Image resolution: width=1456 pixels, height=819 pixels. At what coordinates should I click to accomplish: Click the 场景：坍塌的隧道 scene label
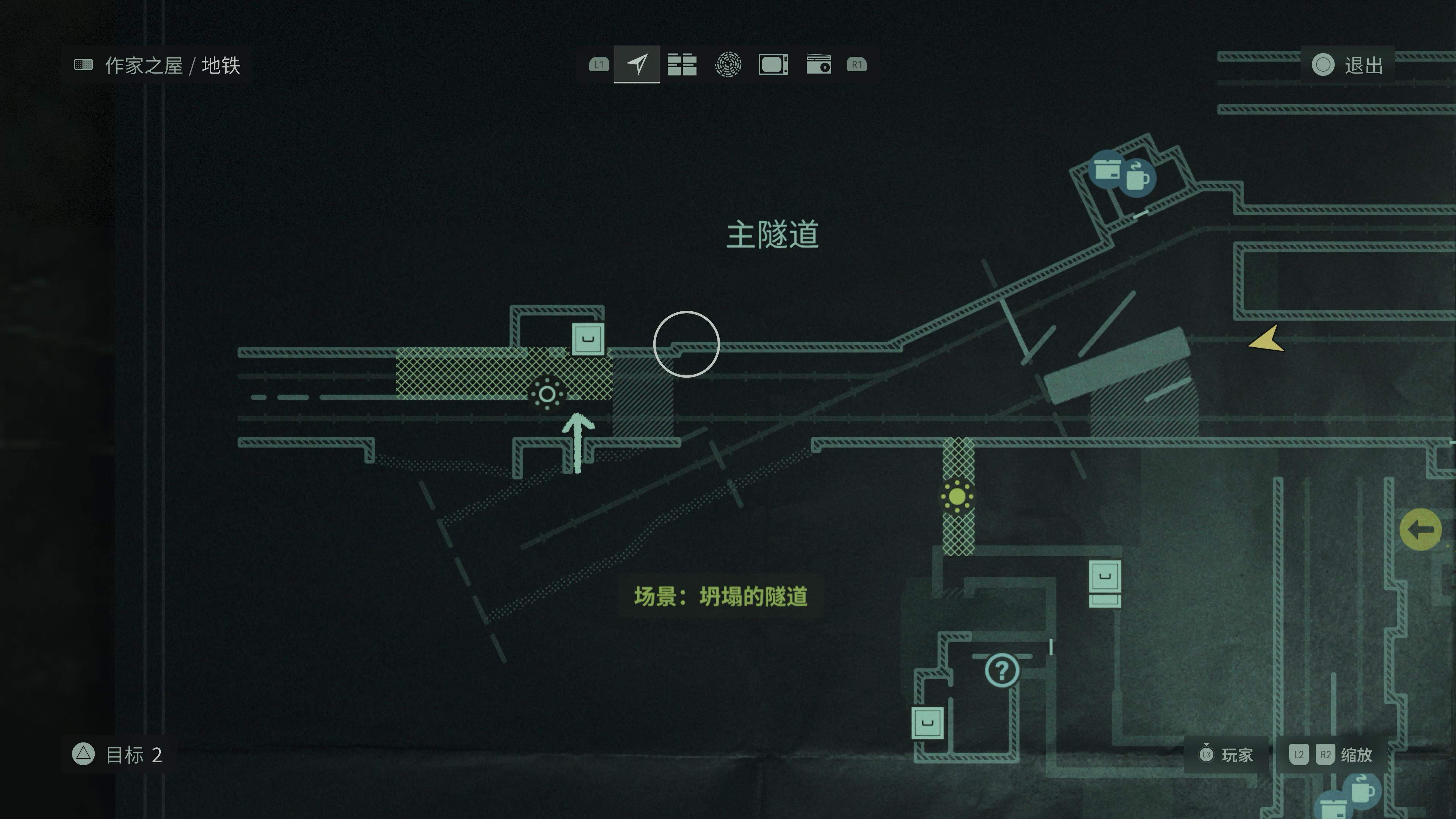tap(721, 596)
